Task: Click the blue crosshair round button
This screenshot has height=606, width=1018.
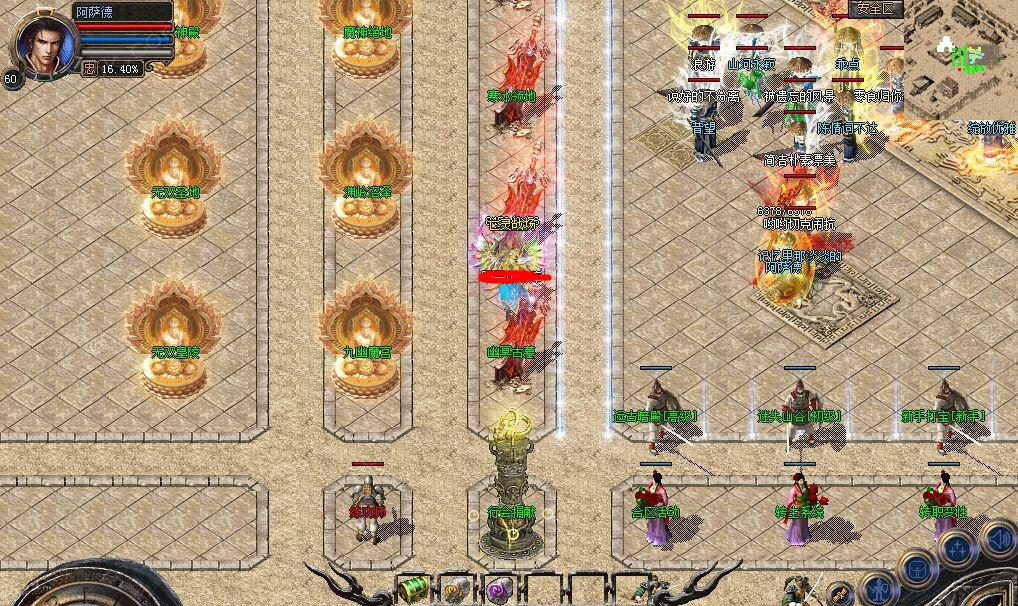Action: 957,549
